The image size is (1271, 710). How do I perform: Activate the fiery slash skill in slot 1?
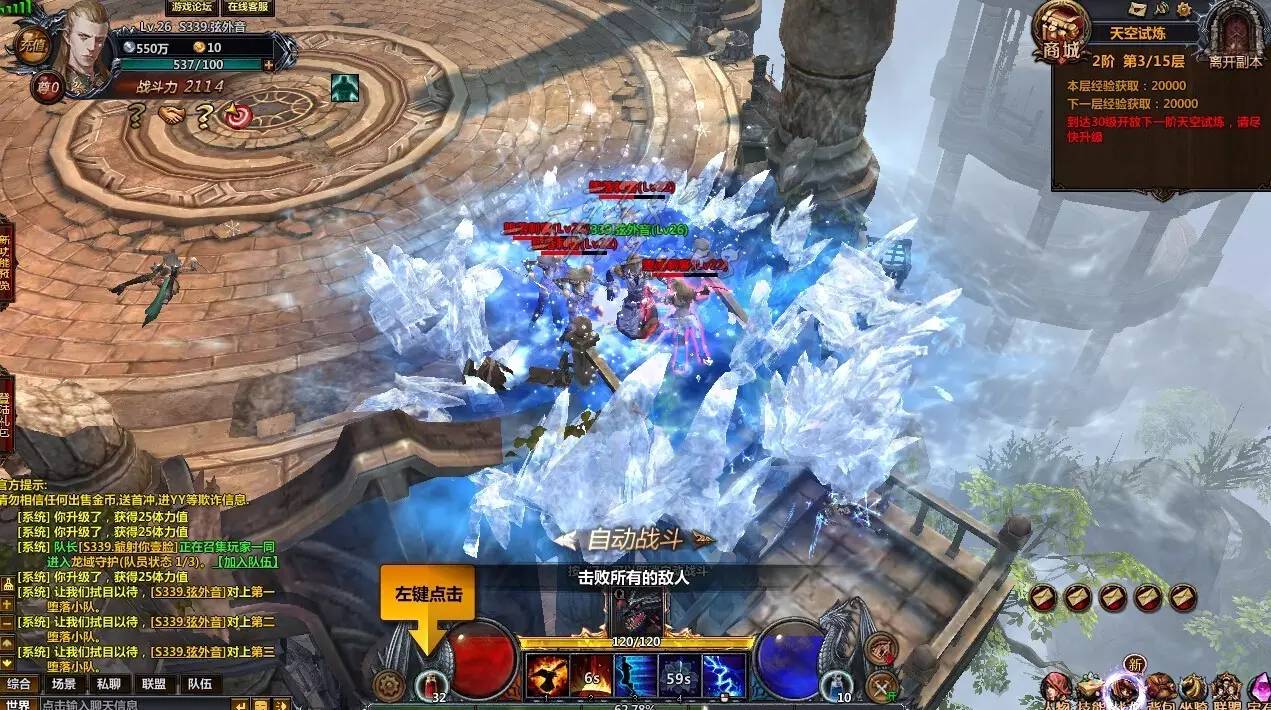pos(546,676)
